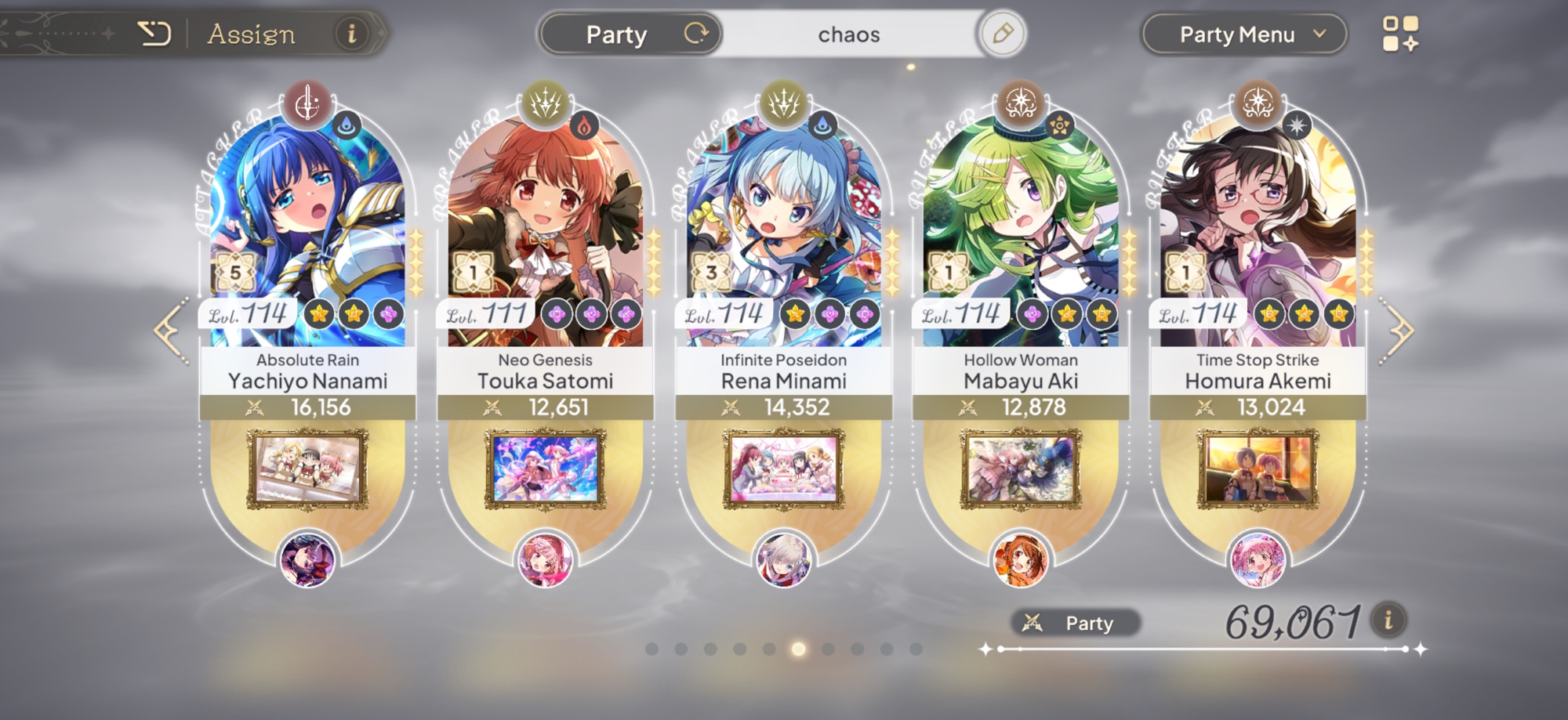Tap the support avatar below Yachiyo Nanami
The image size is (1568, 720).
pos(307,559)
